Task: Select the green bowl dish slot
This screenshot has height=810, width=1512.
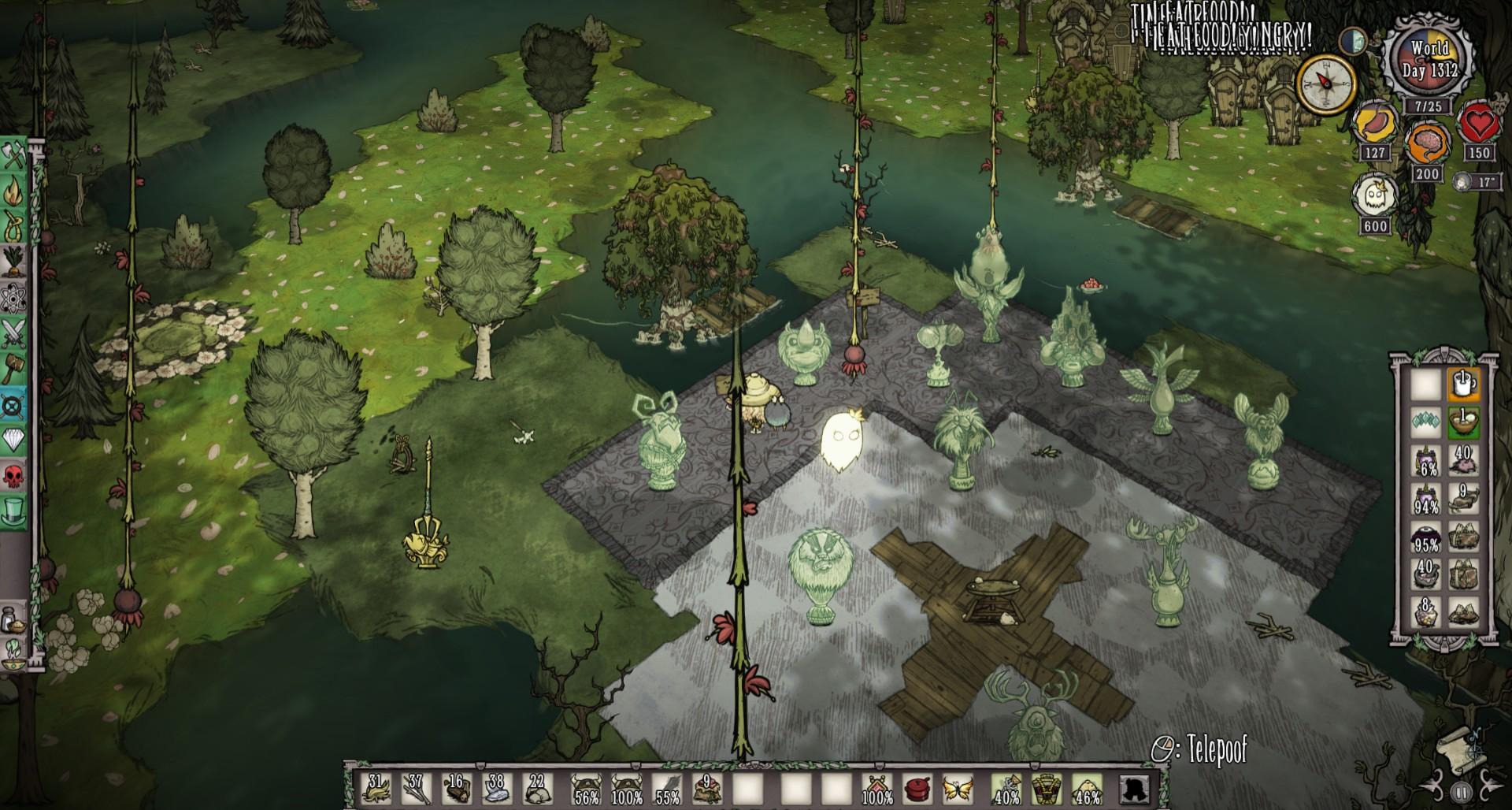Action: pos(1463,423)
